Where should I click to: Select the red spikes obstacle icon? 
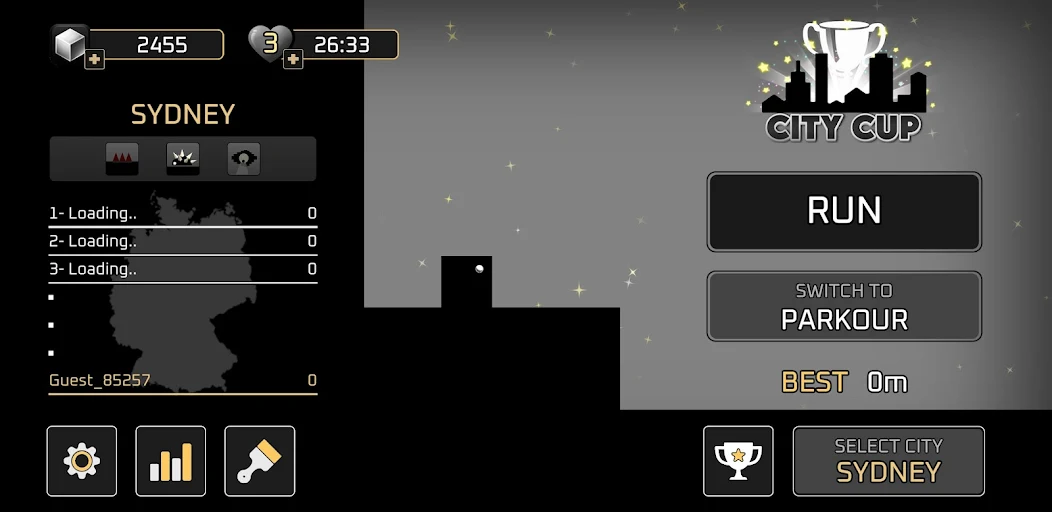pos(122,159)
